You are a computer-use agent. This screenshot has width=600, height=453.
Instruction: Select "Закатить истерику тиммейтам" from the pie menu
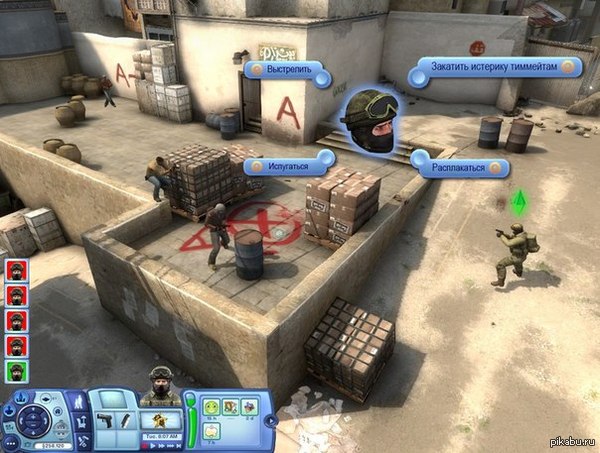(495, 67)
